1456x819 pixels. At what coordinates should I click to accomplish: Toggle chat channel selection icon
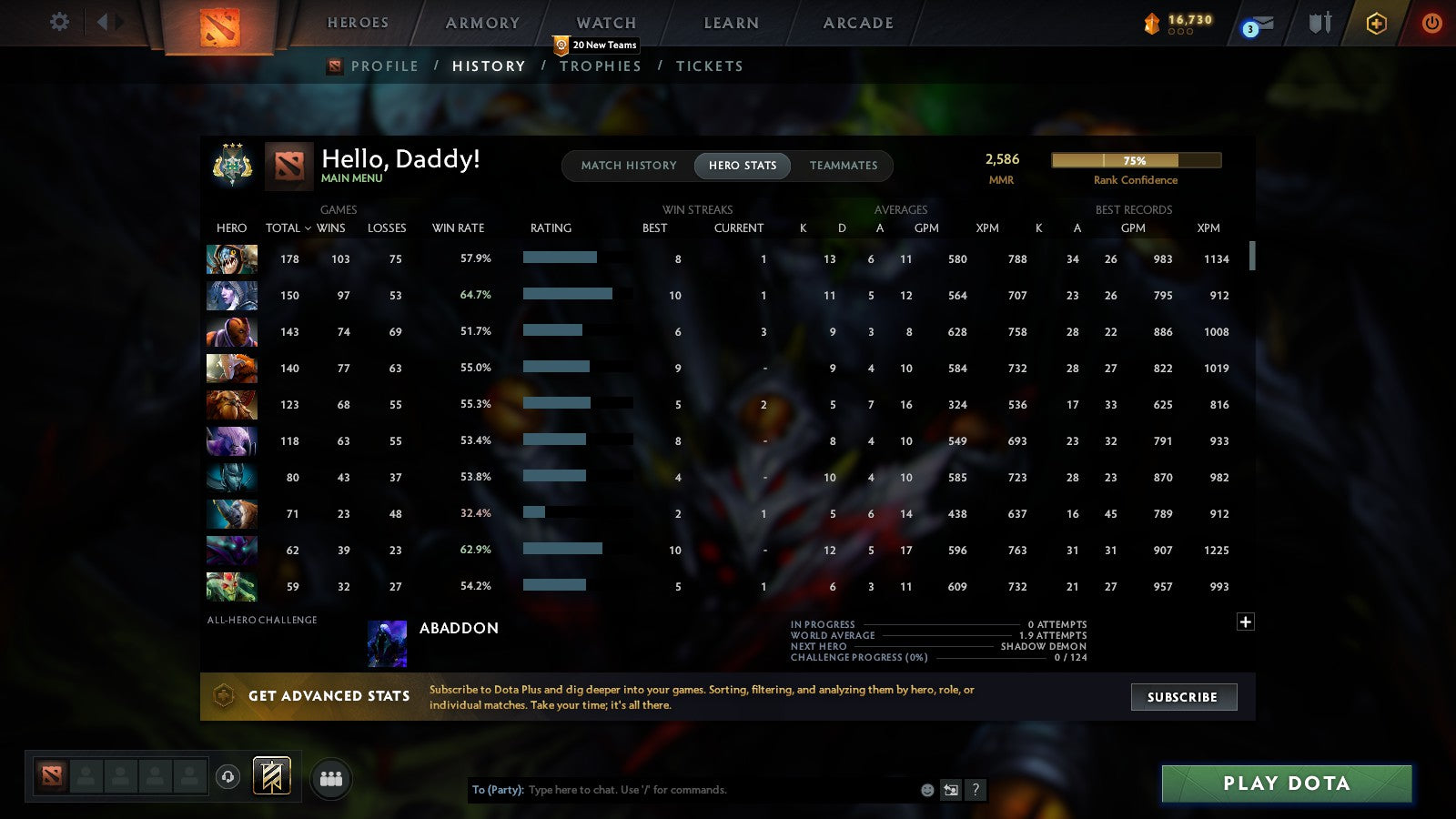pos(952,790)
